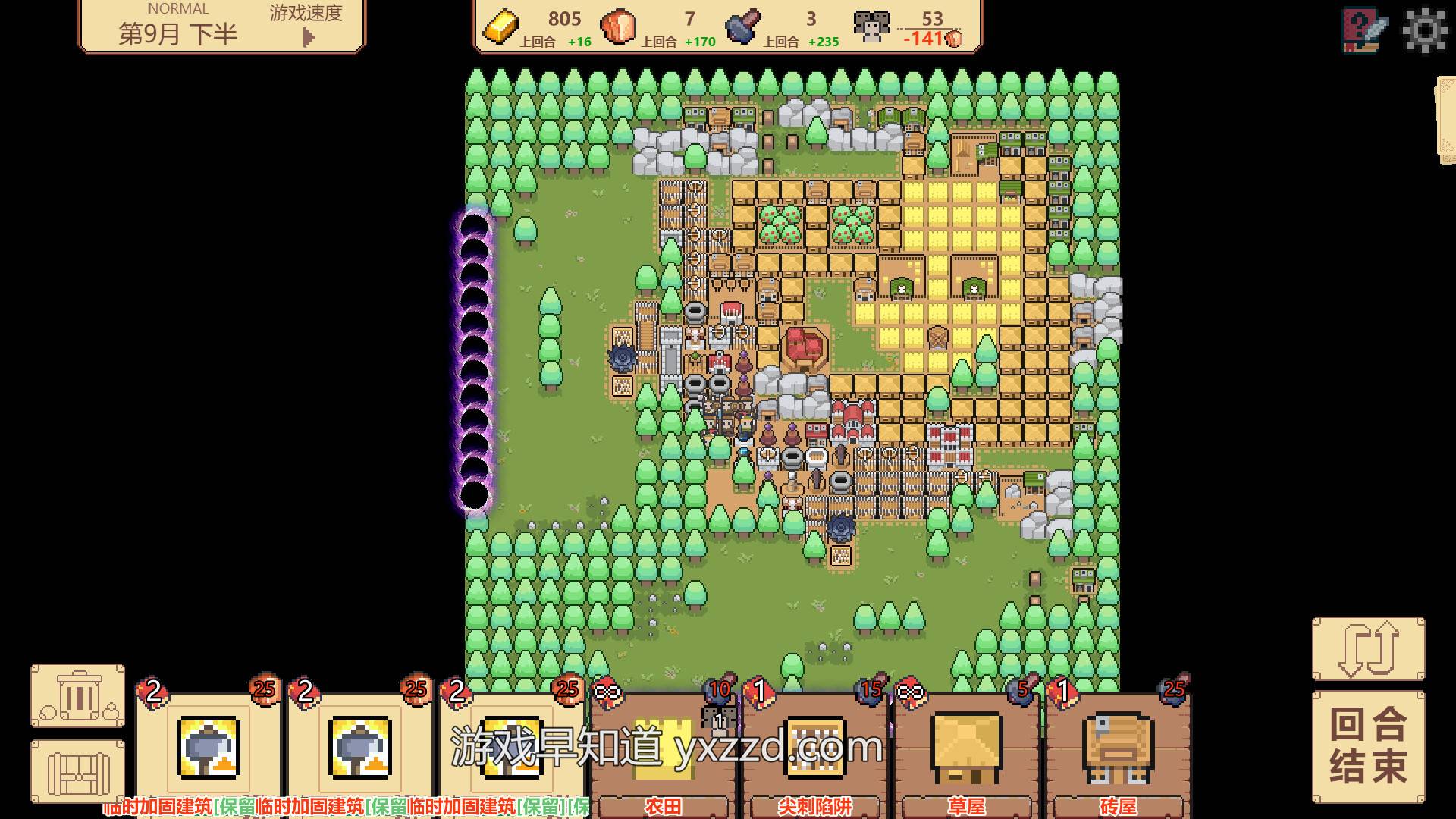Image resolution: width=1456 pixels, height=819 pixels.
Task: Expand the parchment scroll on the right edge
Action: point(1445,120)
